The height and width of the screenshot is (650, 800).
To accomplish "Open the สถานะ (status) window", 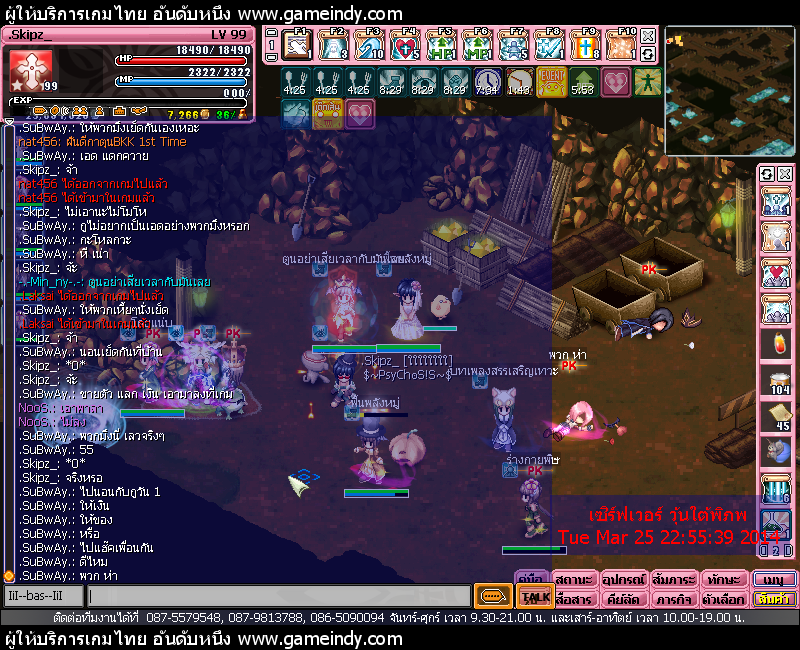I will click(574, 579).
